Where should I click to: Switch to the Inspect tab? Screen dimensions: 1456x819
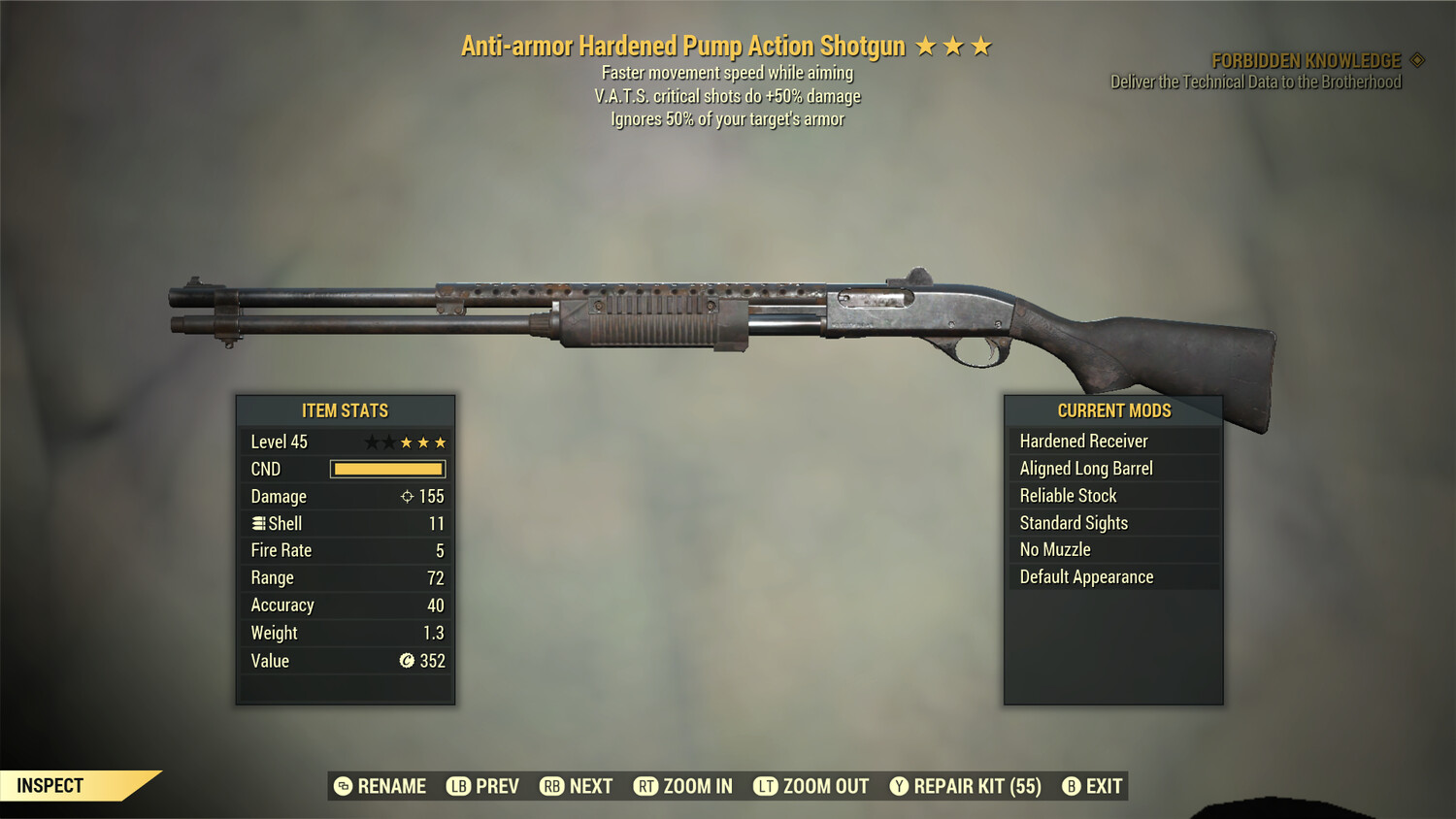49,785
